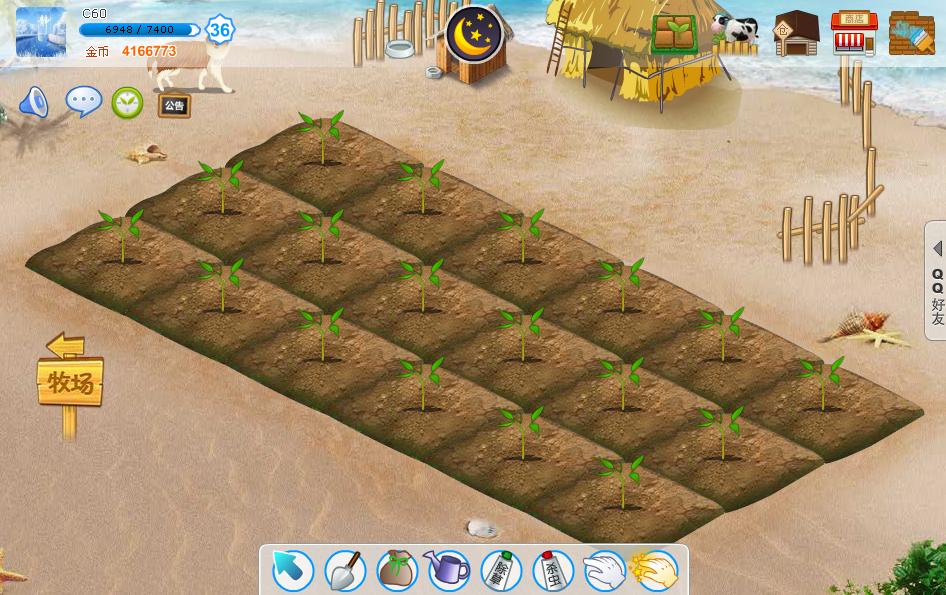The width and height of the screenshot is (946, 595).
Task: Visit the shop
Action: [x=854, y=34]
